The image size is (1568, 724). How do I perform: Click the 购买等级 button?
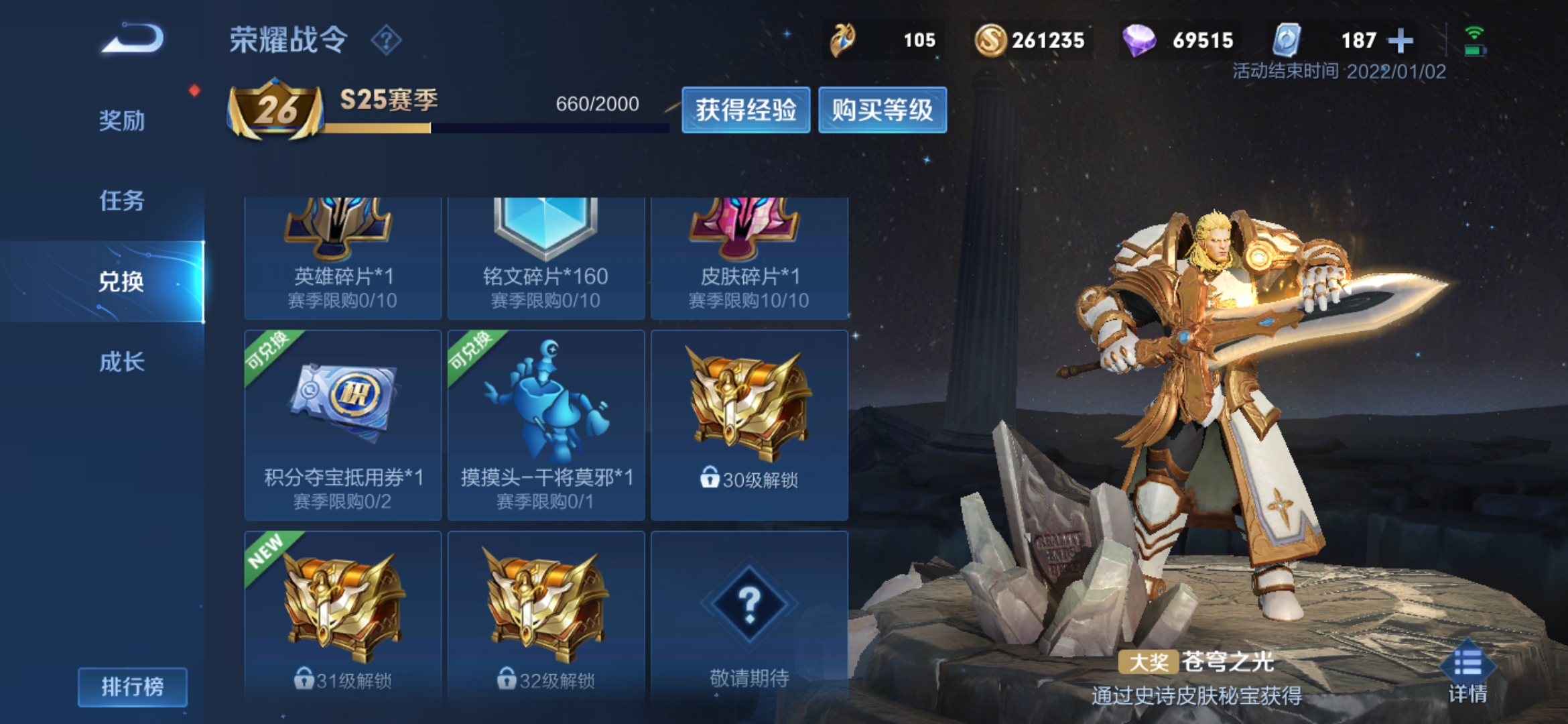point(882,110)
